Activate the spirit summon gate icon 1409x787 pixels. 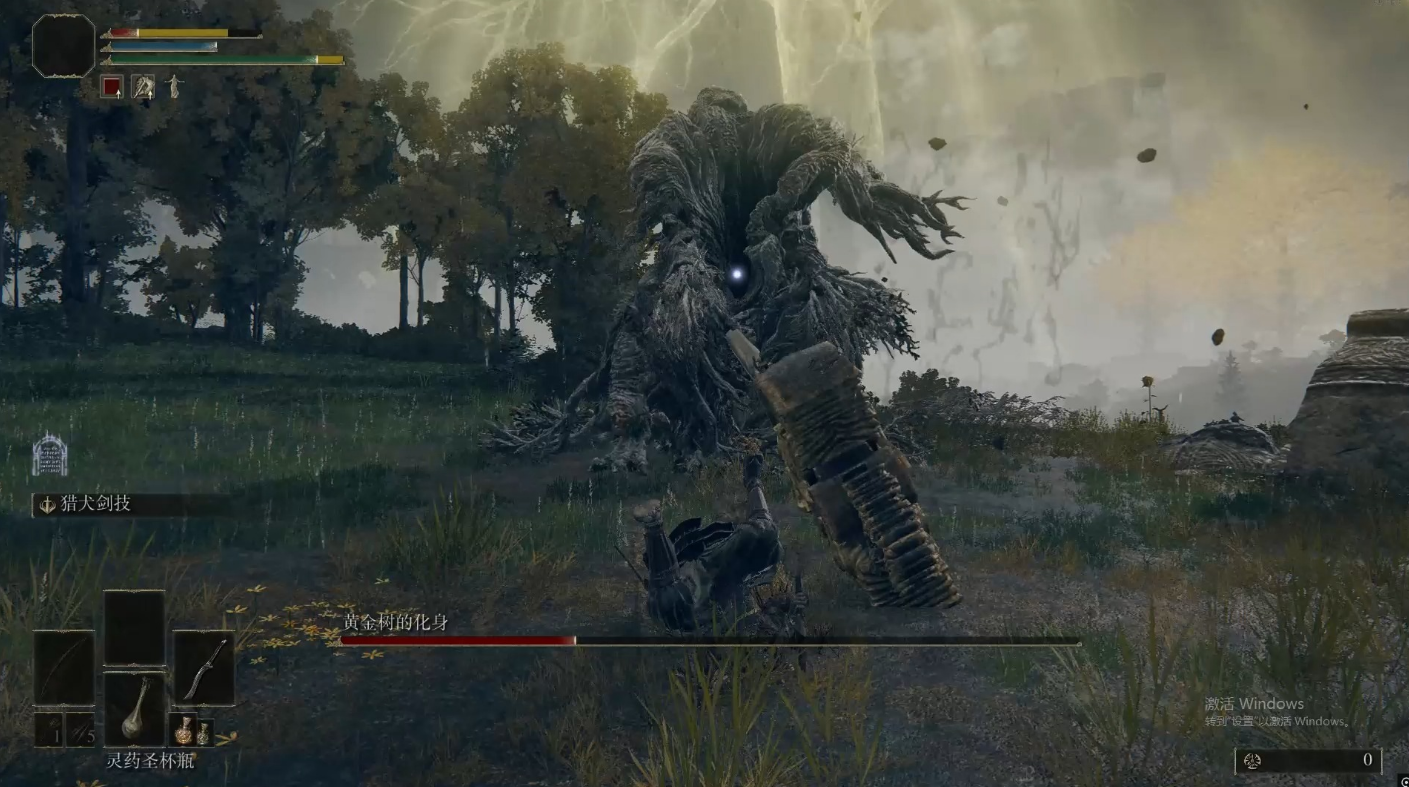[50, 455]
